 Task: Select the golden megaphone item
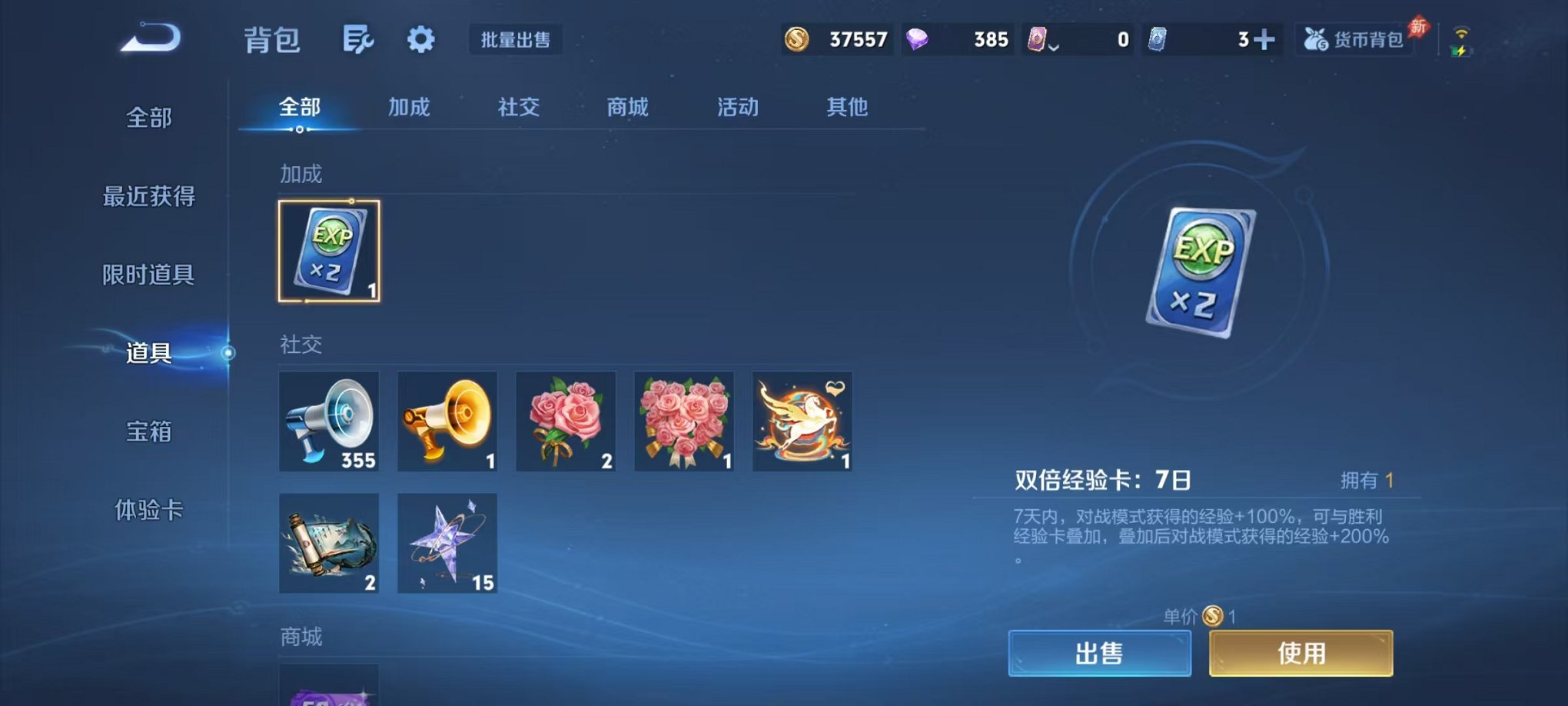447,421
